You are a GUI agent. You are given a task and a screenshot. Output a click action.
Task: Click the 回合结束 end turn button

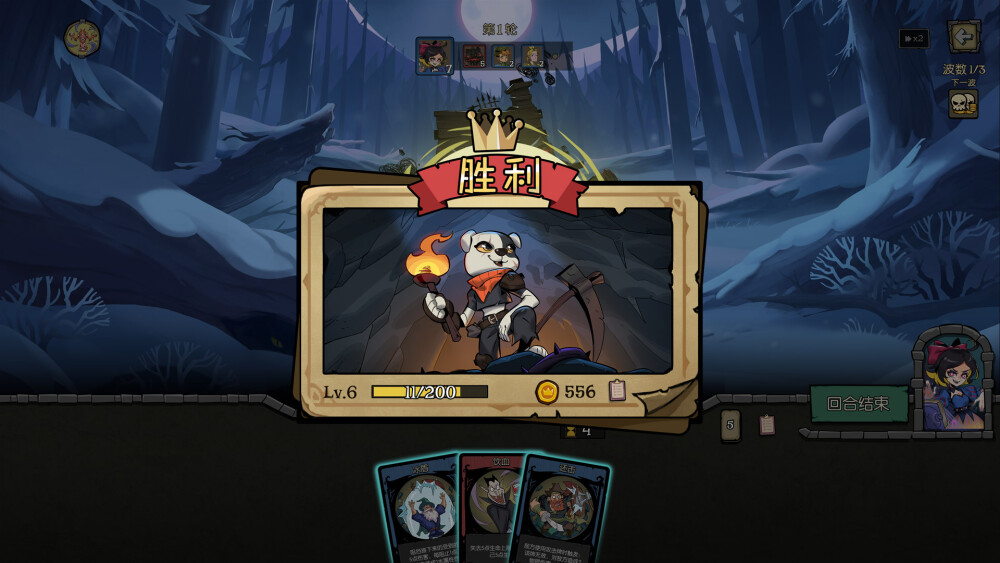tap(858, 404)
